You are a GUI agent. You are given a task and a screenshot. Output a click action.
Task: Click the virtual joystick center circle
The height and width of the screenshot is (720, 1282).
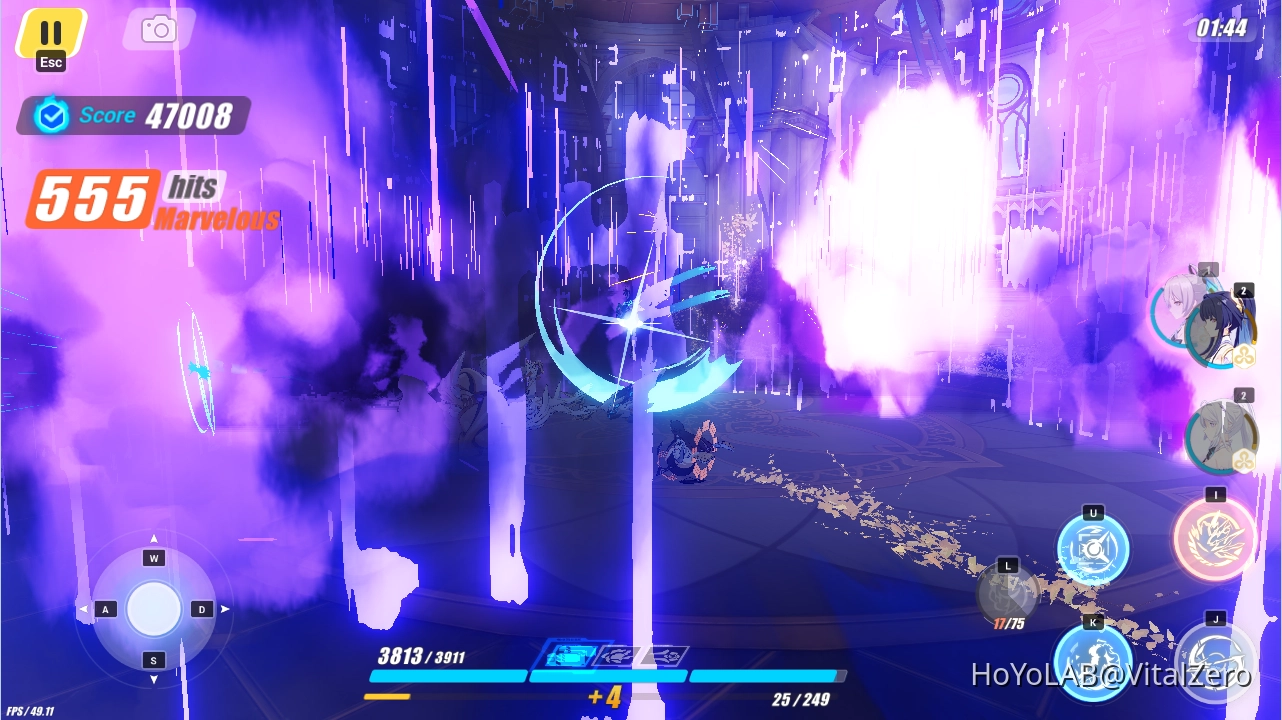(x=153, y=608)
